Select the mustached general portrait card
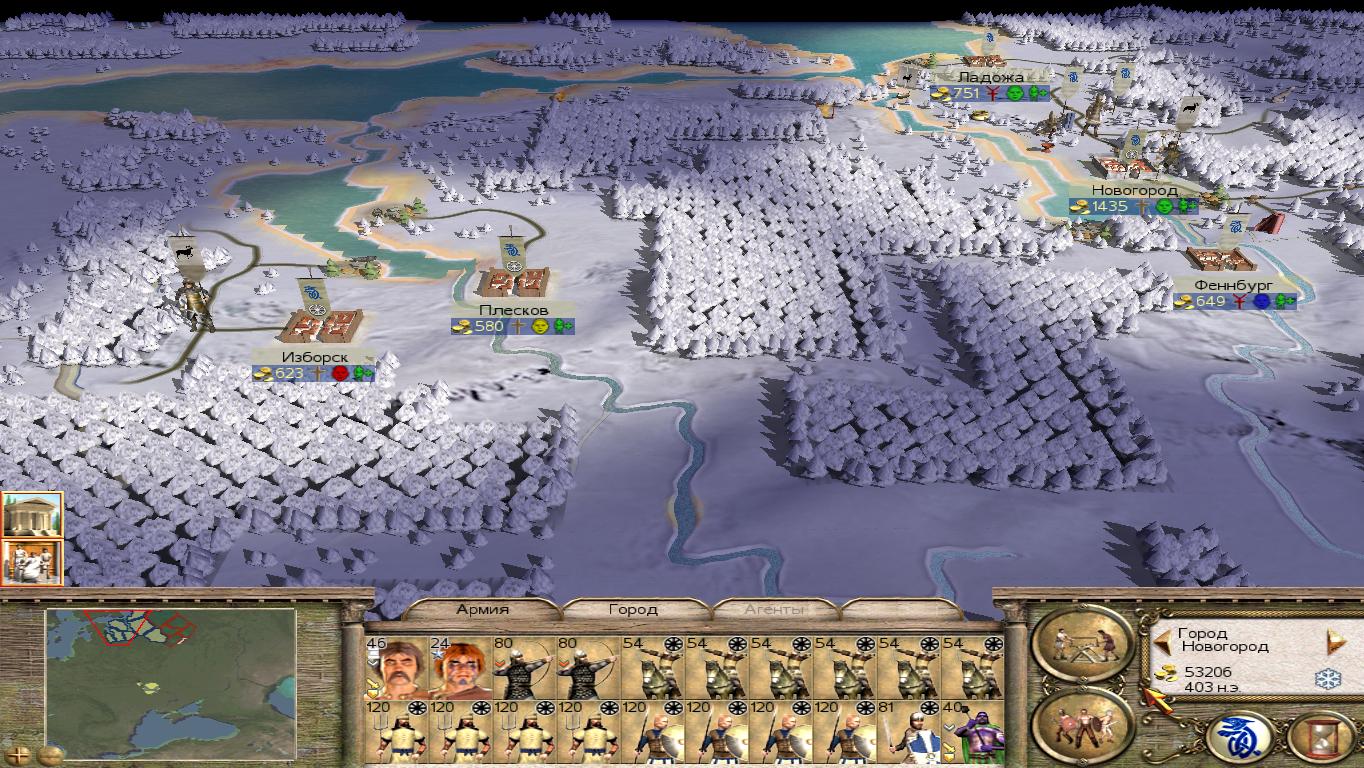This screenshot has width=1364, height=768. [397, 668]
